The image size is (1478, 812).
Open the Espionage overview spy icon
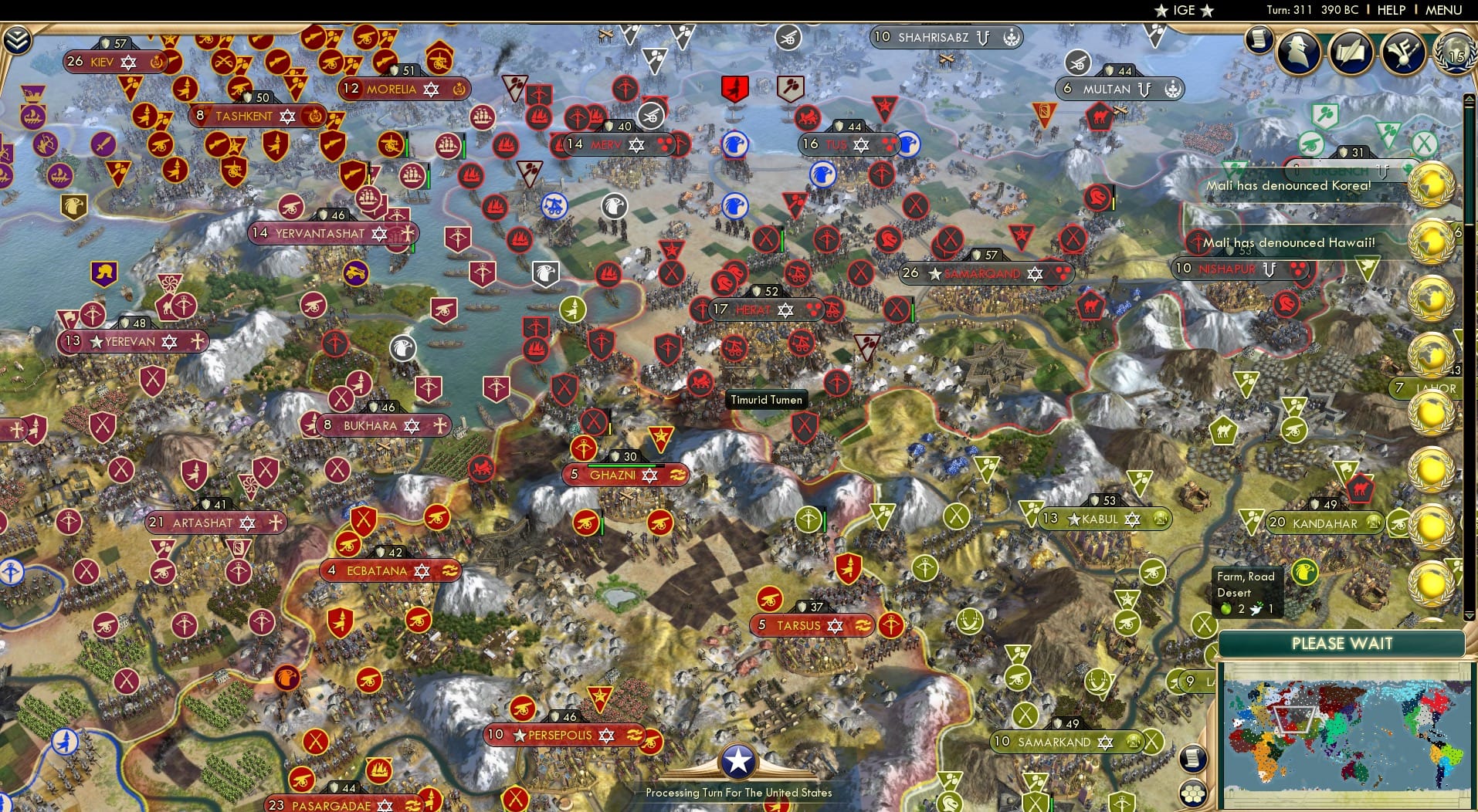1299,52
